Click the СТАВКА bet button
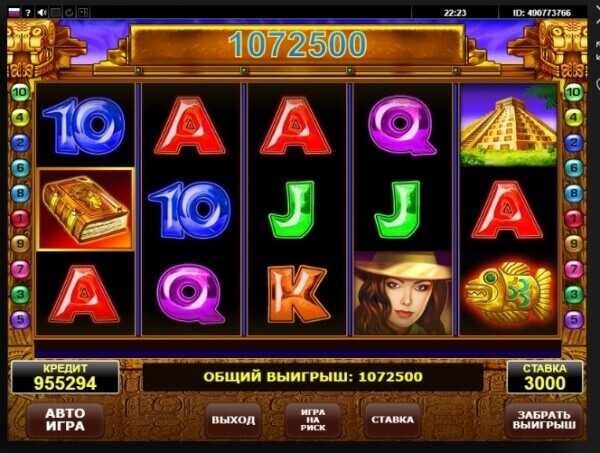The image size is (600, 453). click(392, 420)
